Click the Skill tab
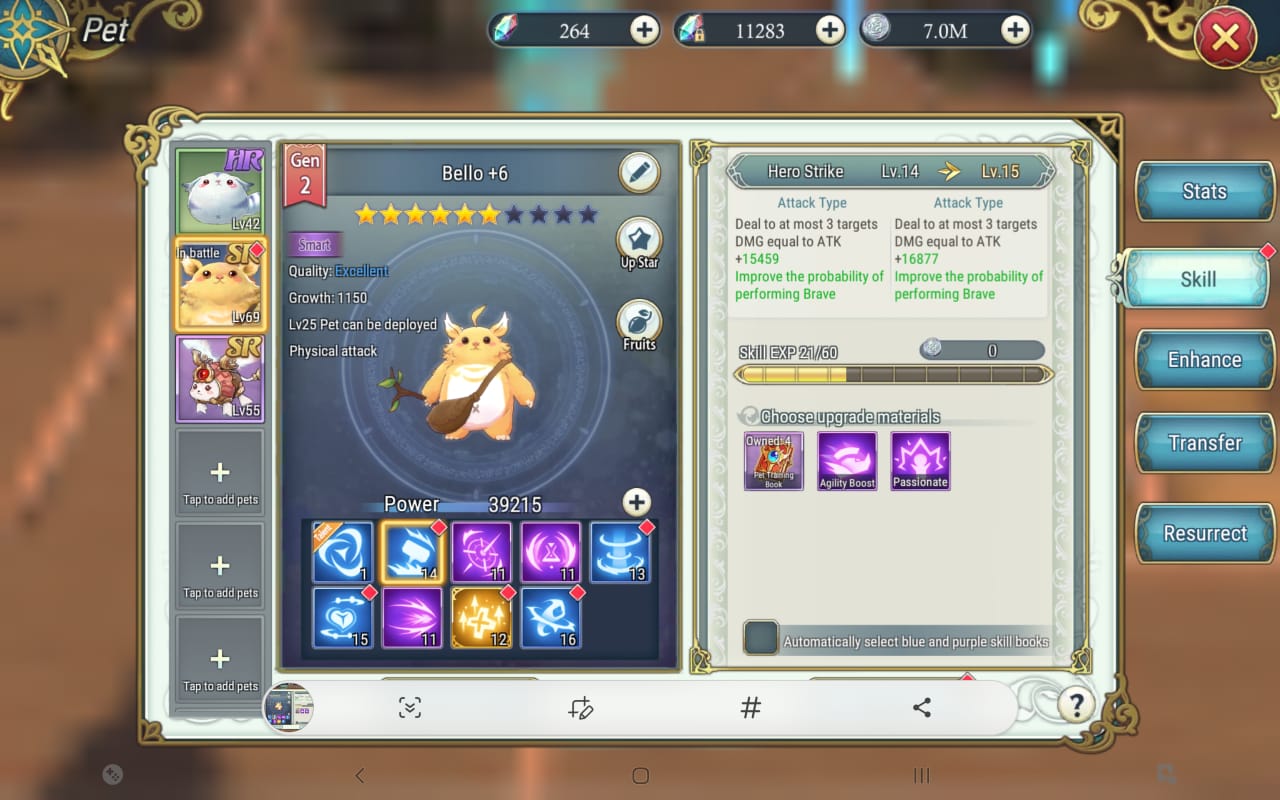Viewport: 1280px width, 800px height. (x=1197, y=279)
